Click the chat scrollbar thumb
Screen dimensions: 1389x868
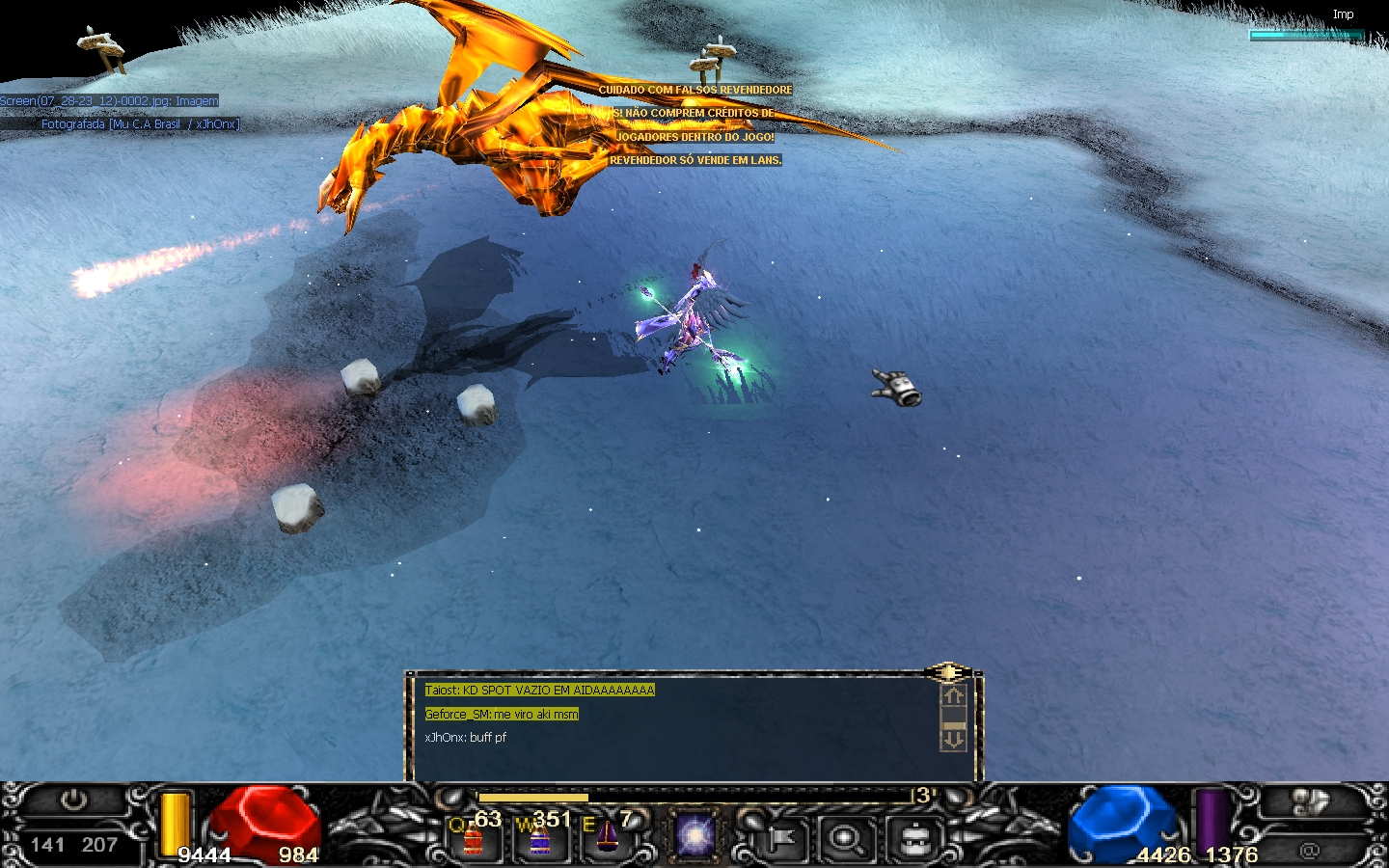click(953, 725)
